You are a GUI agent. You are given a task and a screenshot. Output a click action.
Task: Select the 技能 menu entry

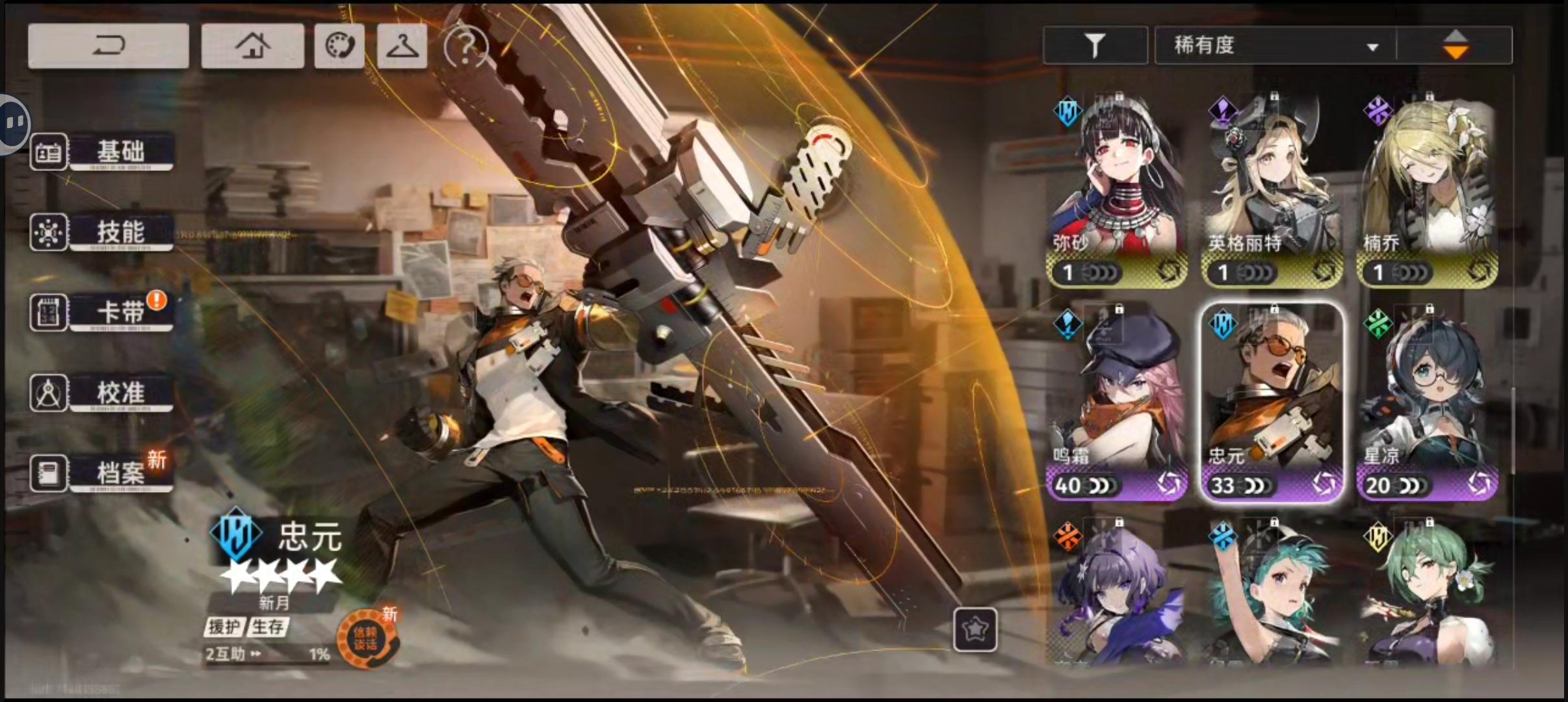(120, 232)
